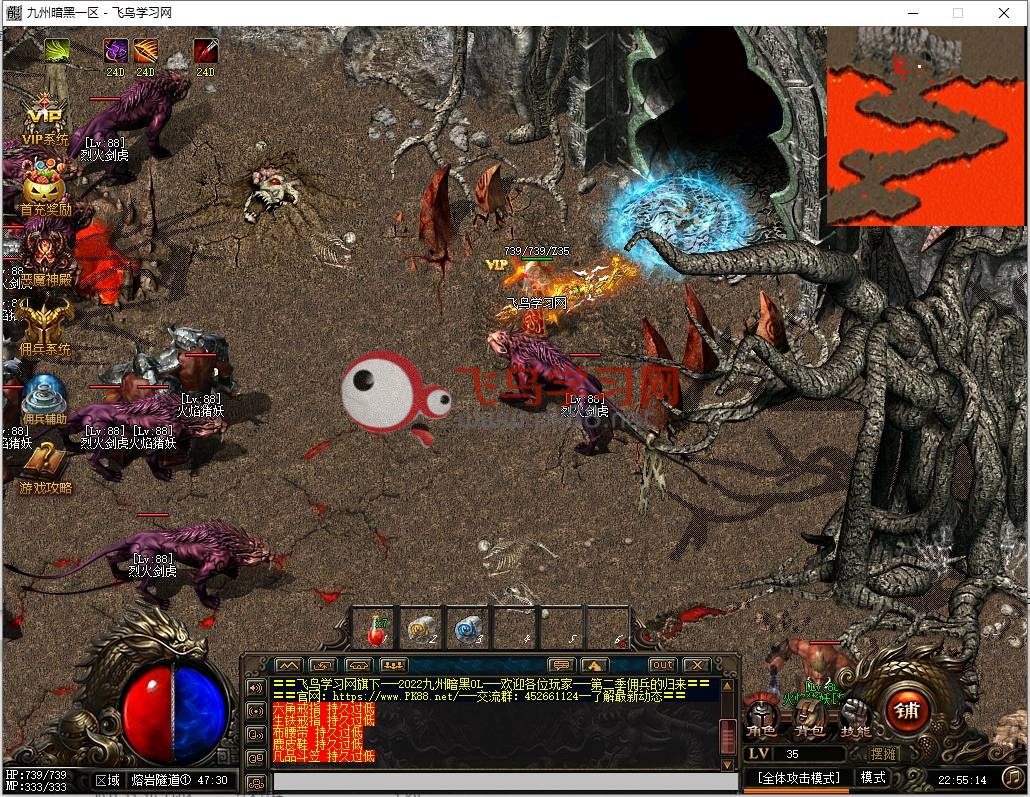Open the 角色 character panel

(762, 717)
